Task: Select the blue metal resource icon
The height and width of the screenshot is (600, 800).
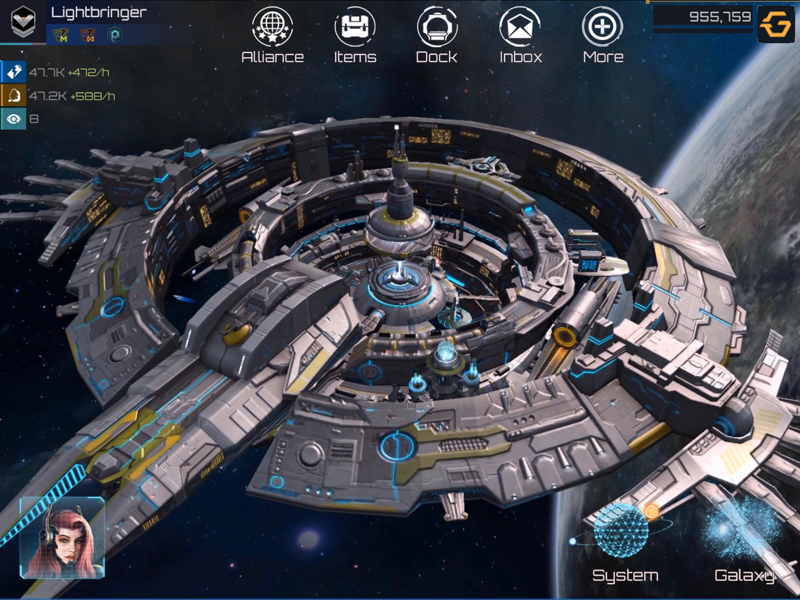Action: [x=13, y=72]
